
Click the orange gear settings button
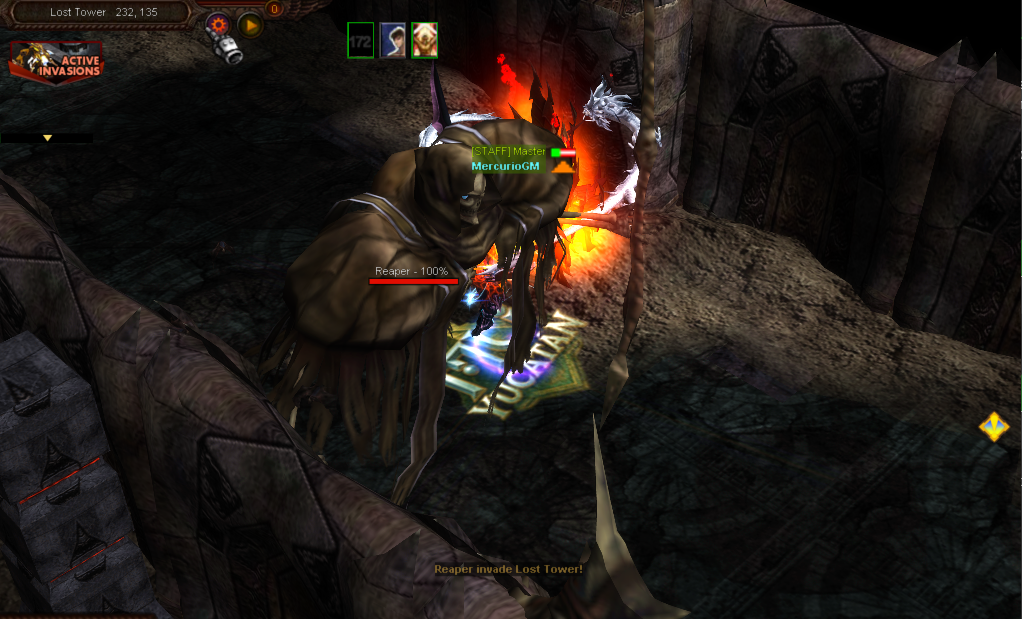[219, 24]
